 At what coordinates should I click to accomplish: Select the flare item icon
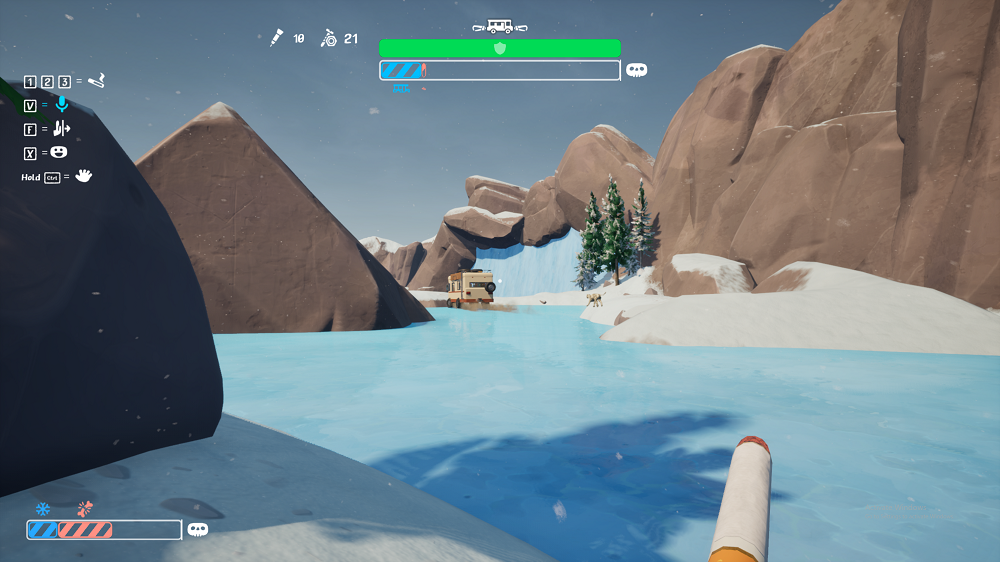point(96,80)
